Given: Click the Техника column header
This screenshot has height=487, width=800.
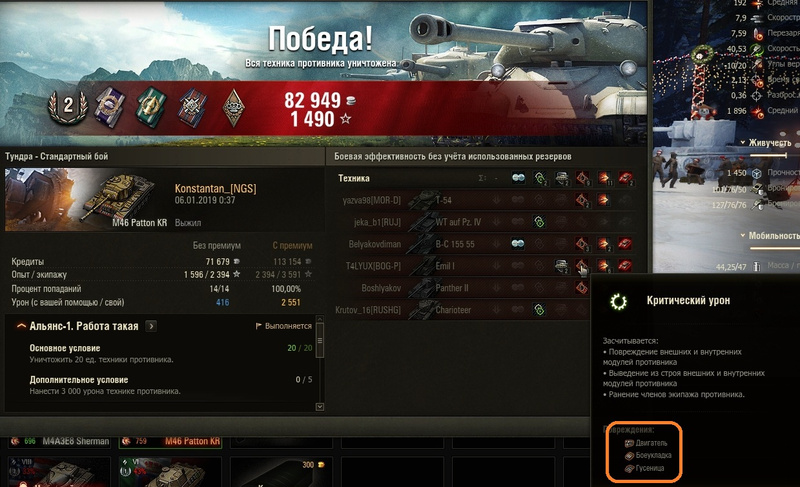Looking at the screenshot, I should (x=355, y=178).
